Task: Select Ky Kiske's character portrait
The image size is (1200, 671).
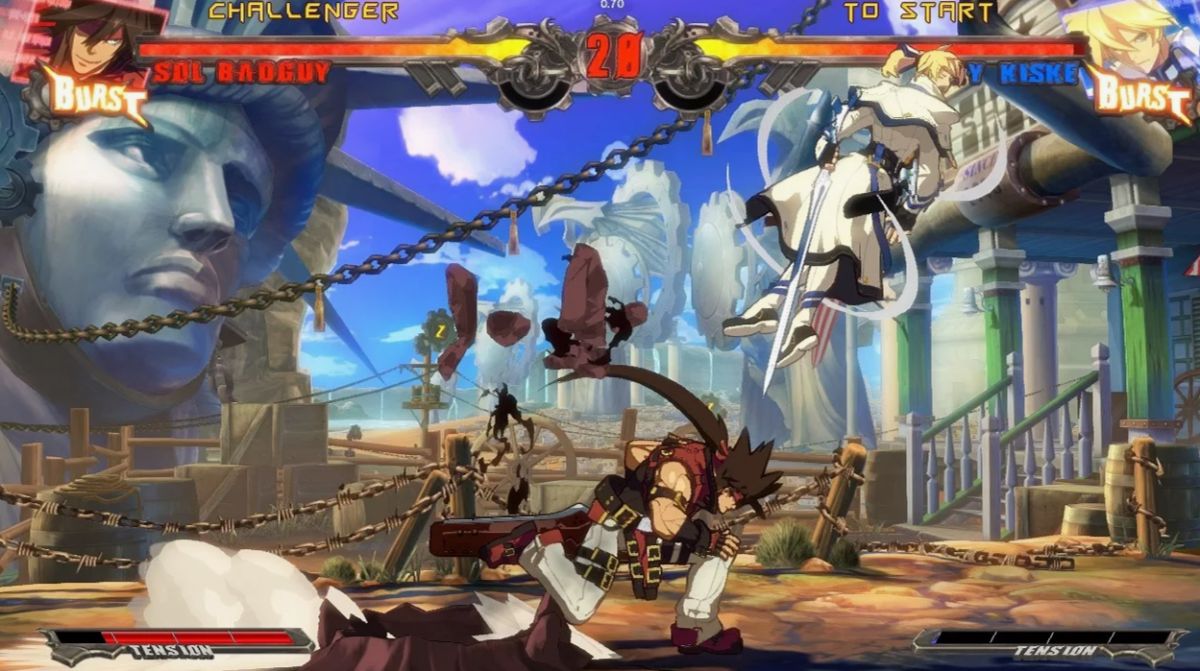Action: (1137, 38)
